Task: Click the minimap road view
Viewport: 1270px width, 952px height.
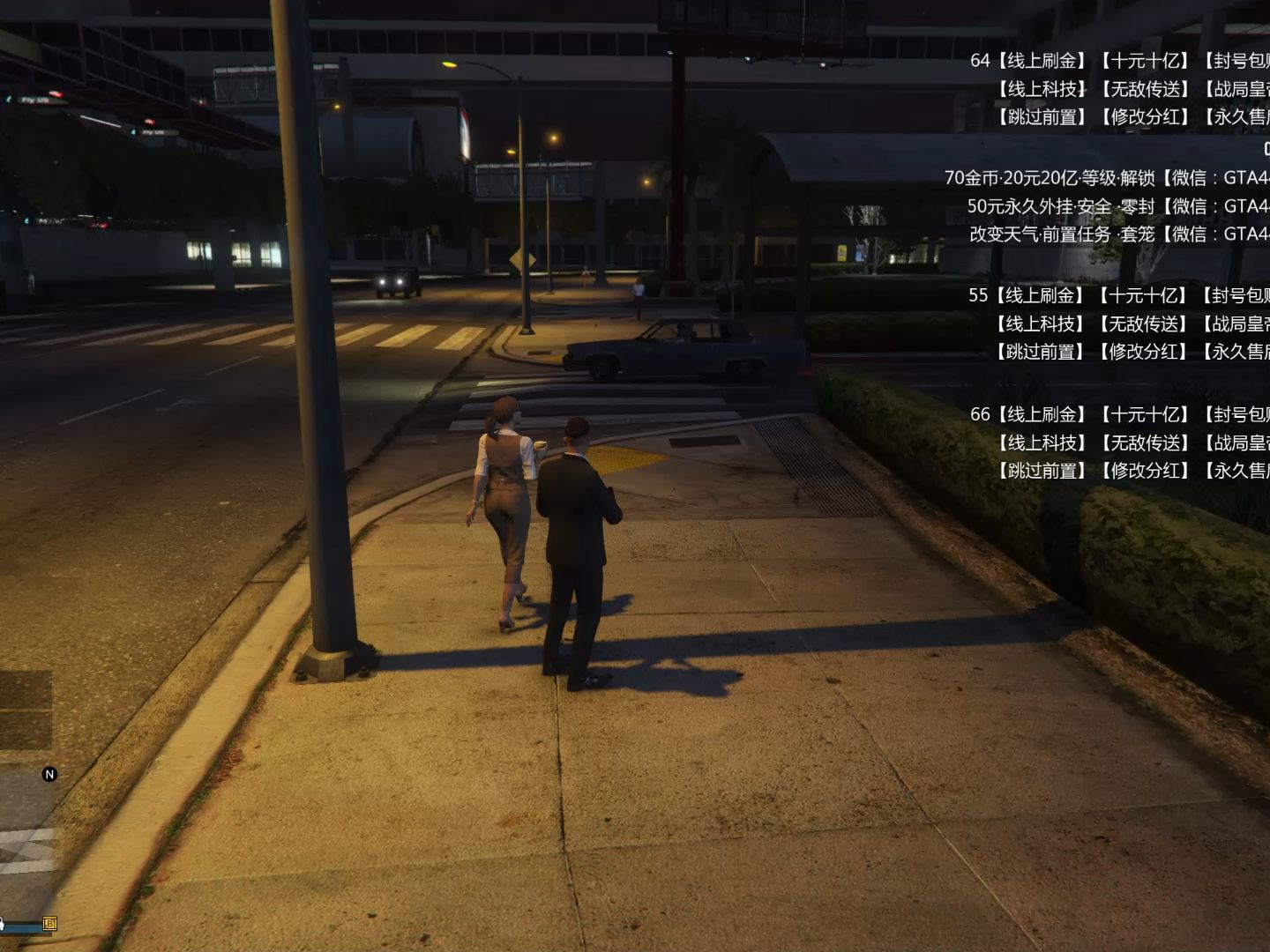Action: point(23,847)
